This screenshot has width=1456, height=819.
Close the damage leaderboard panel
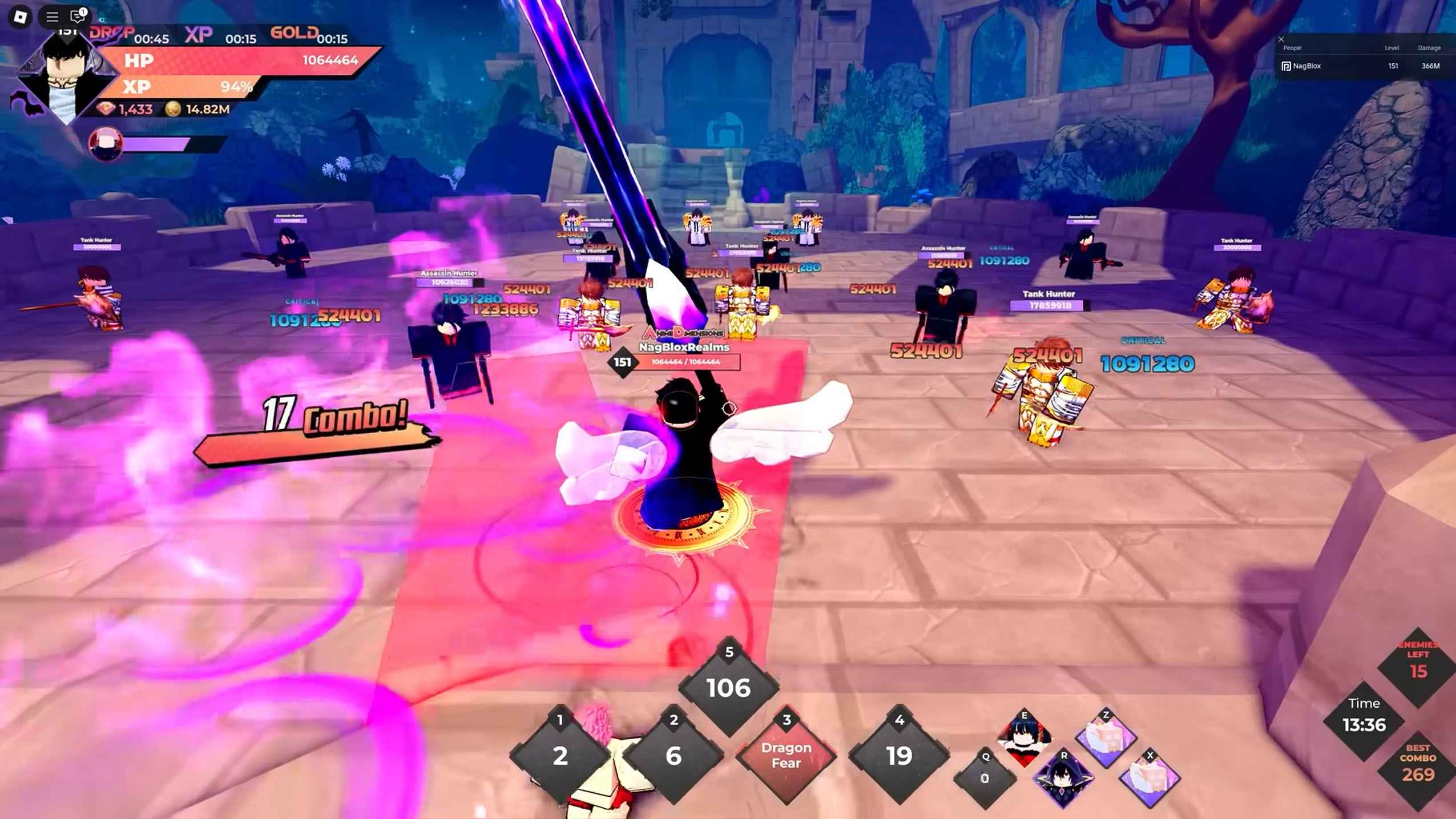[x=1281, y=39]
